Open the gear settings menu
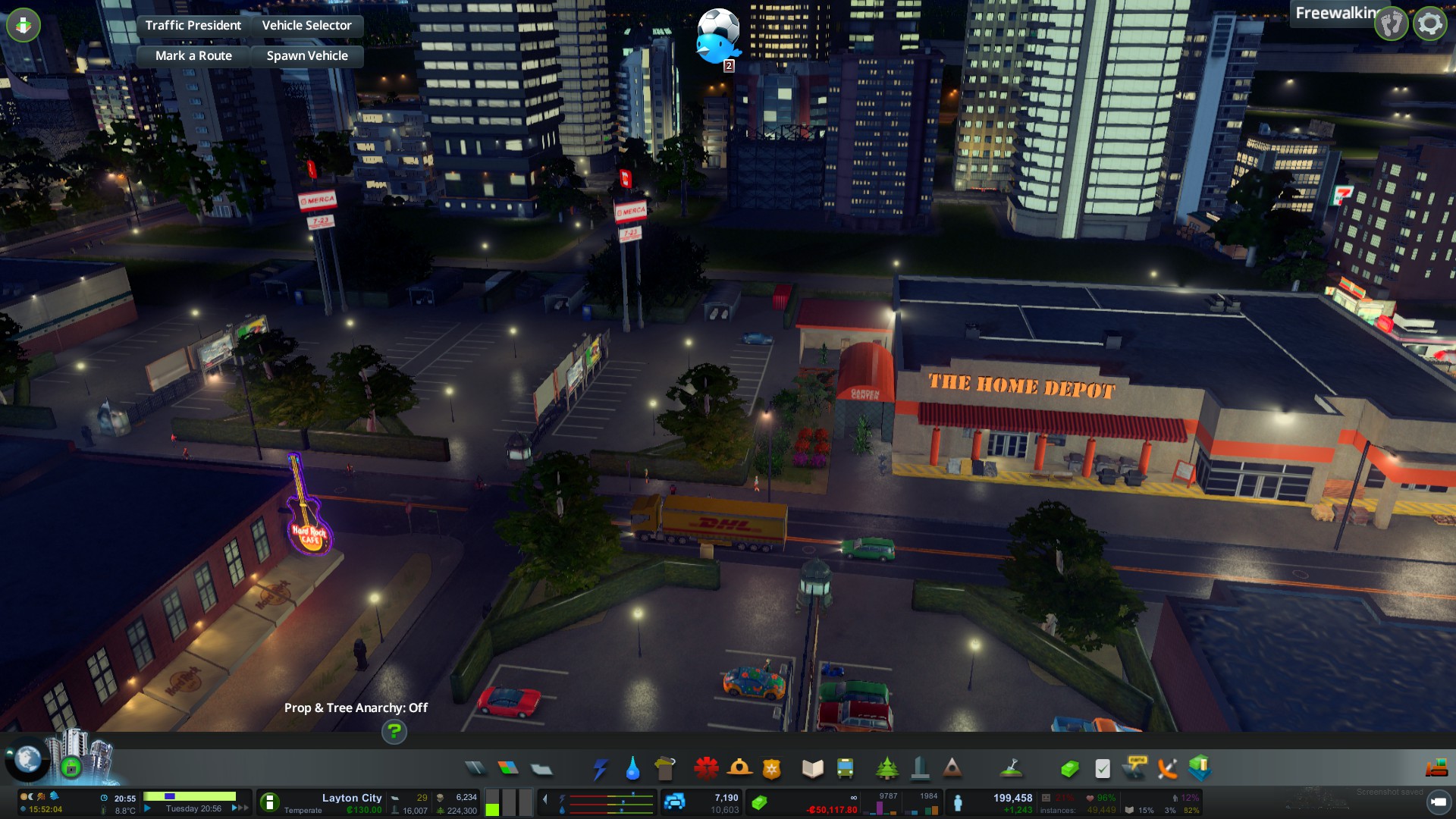The image size is (1456, 819). click(1429, 24)
